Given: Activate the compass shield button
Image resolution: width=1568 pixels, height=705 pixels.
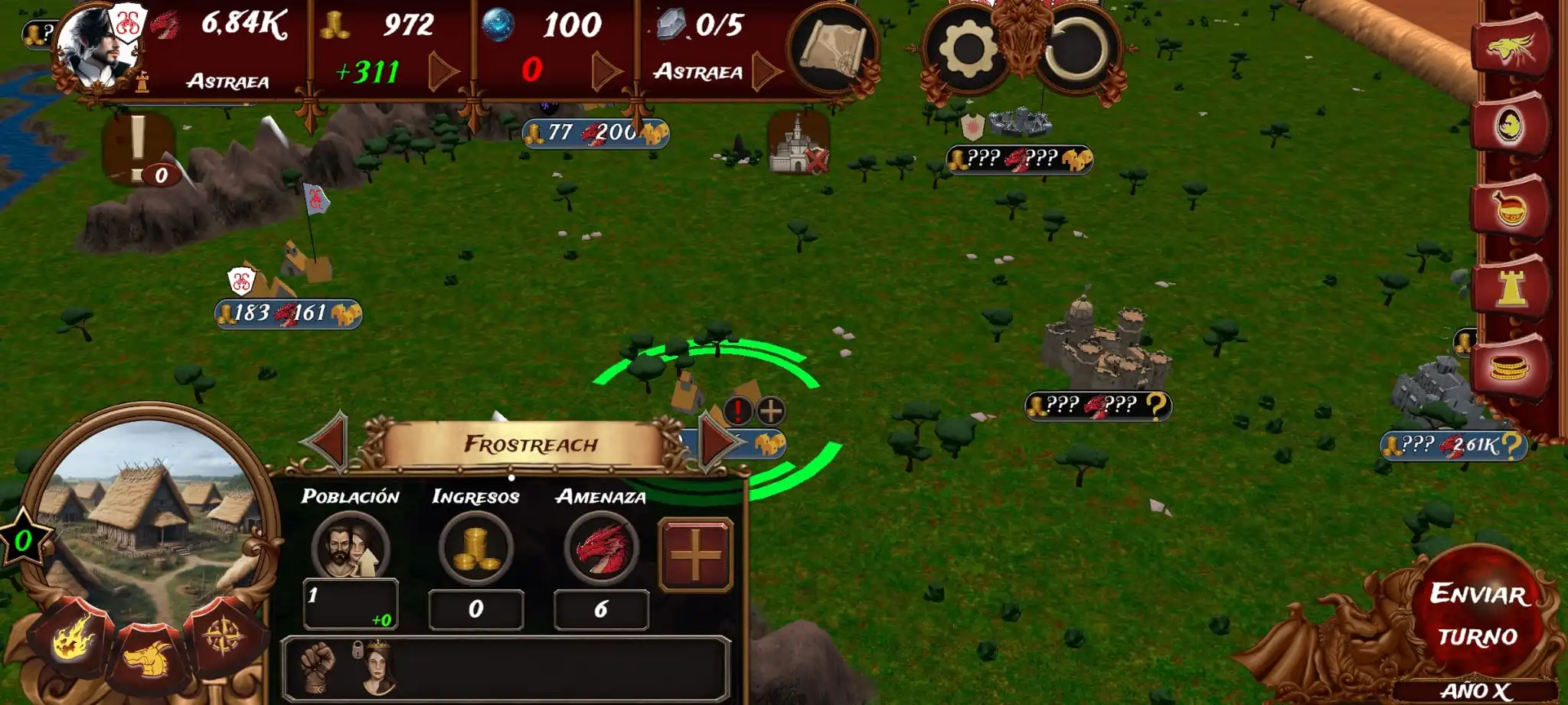Looking at the screenshot, I should [x=224, y=637].
